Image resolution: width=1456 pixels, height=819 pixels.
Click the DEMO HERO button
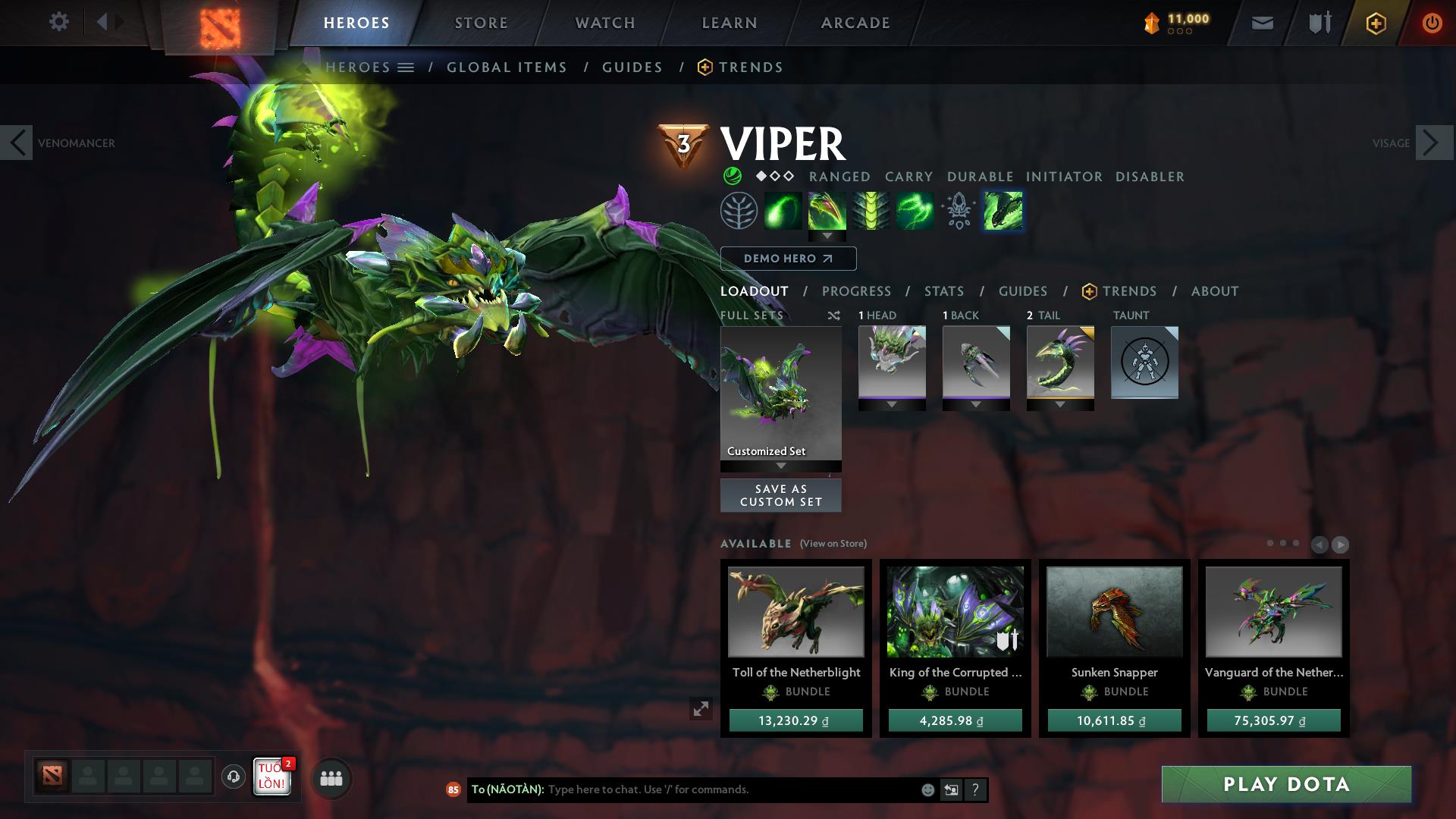point(789,258)
